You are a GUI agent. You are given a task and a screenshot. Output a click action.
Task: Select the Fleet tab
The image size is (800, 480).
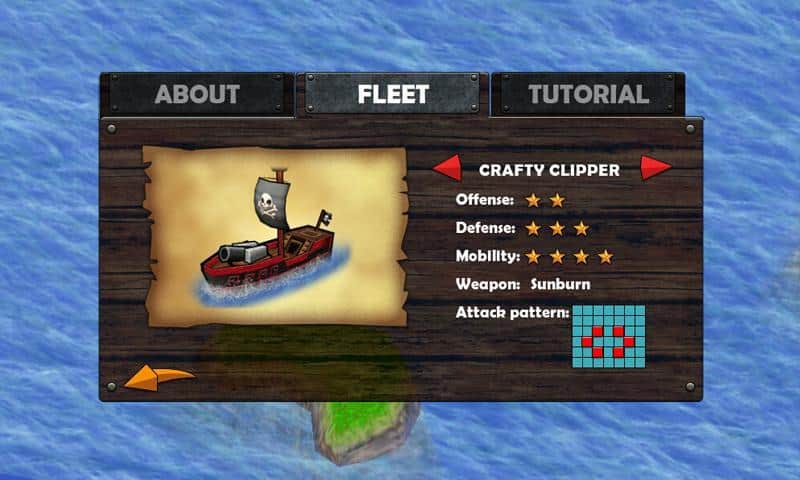(x=393, y=95)
